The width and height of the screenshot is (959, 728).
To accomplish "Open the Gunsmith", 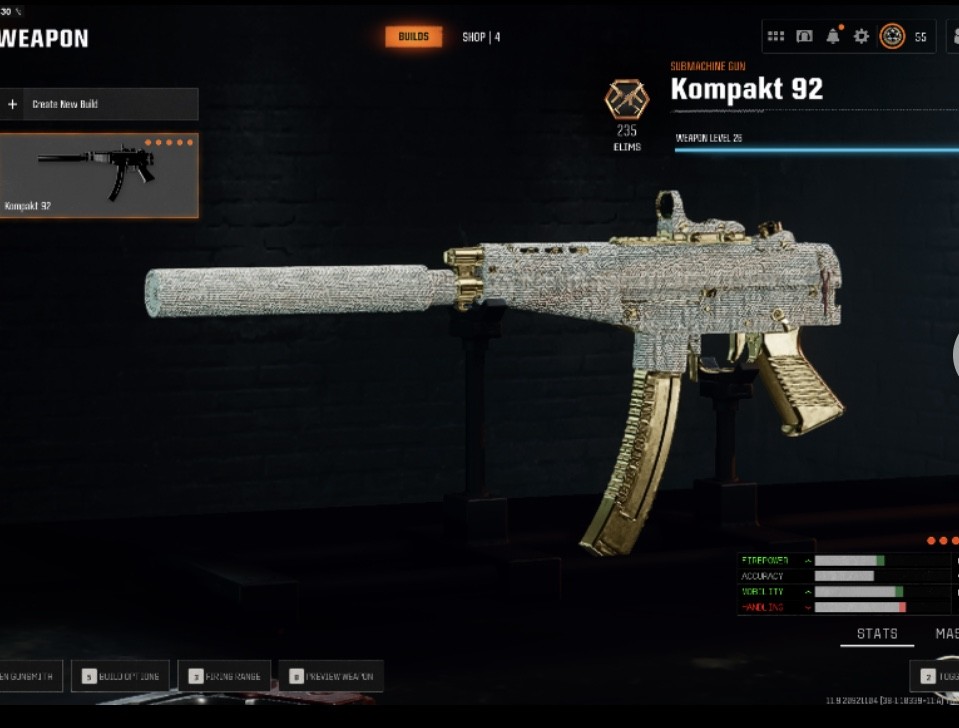I will pyautogui.click(x=30, y=676).
